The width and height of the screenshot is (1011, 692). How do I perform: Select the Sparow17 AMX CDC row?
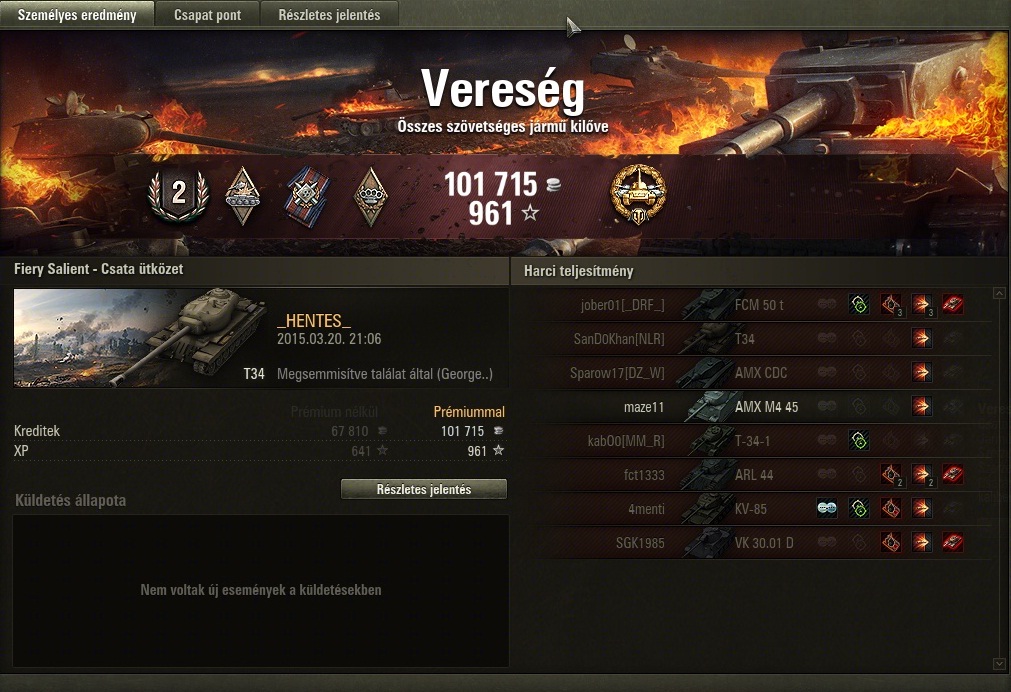750,373
